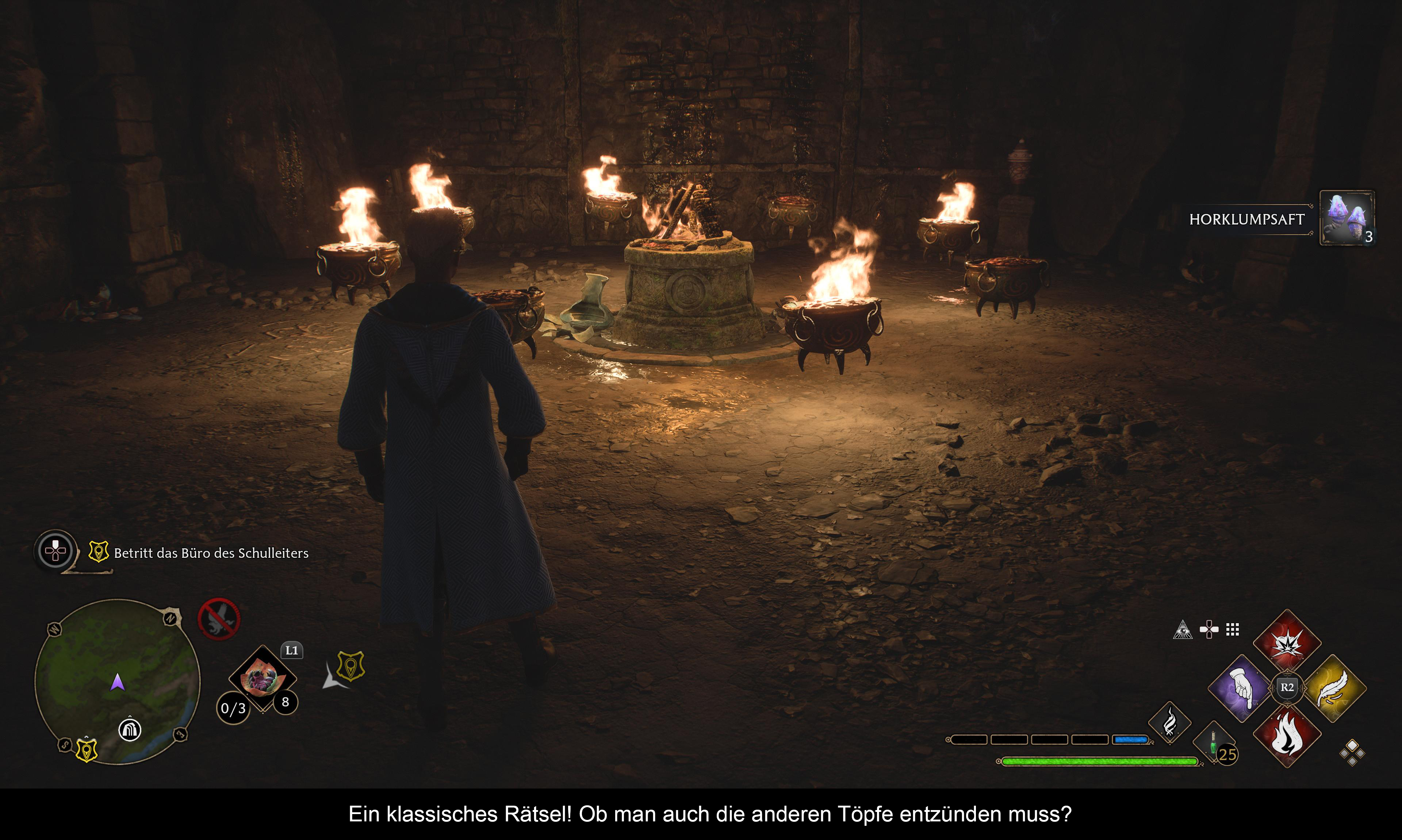Activate the yellow feather levitation spell
This screenshot has width=1402, height=840.
(1333, 688)
